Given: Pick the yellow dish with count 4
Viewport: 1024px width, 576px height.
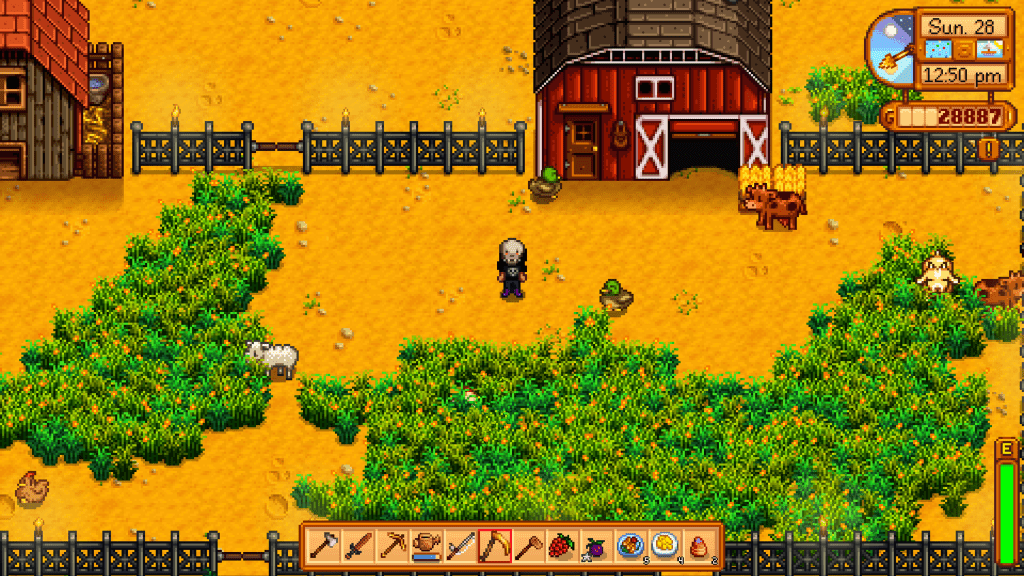Looking at the screenshot, I should pos(664,546).
